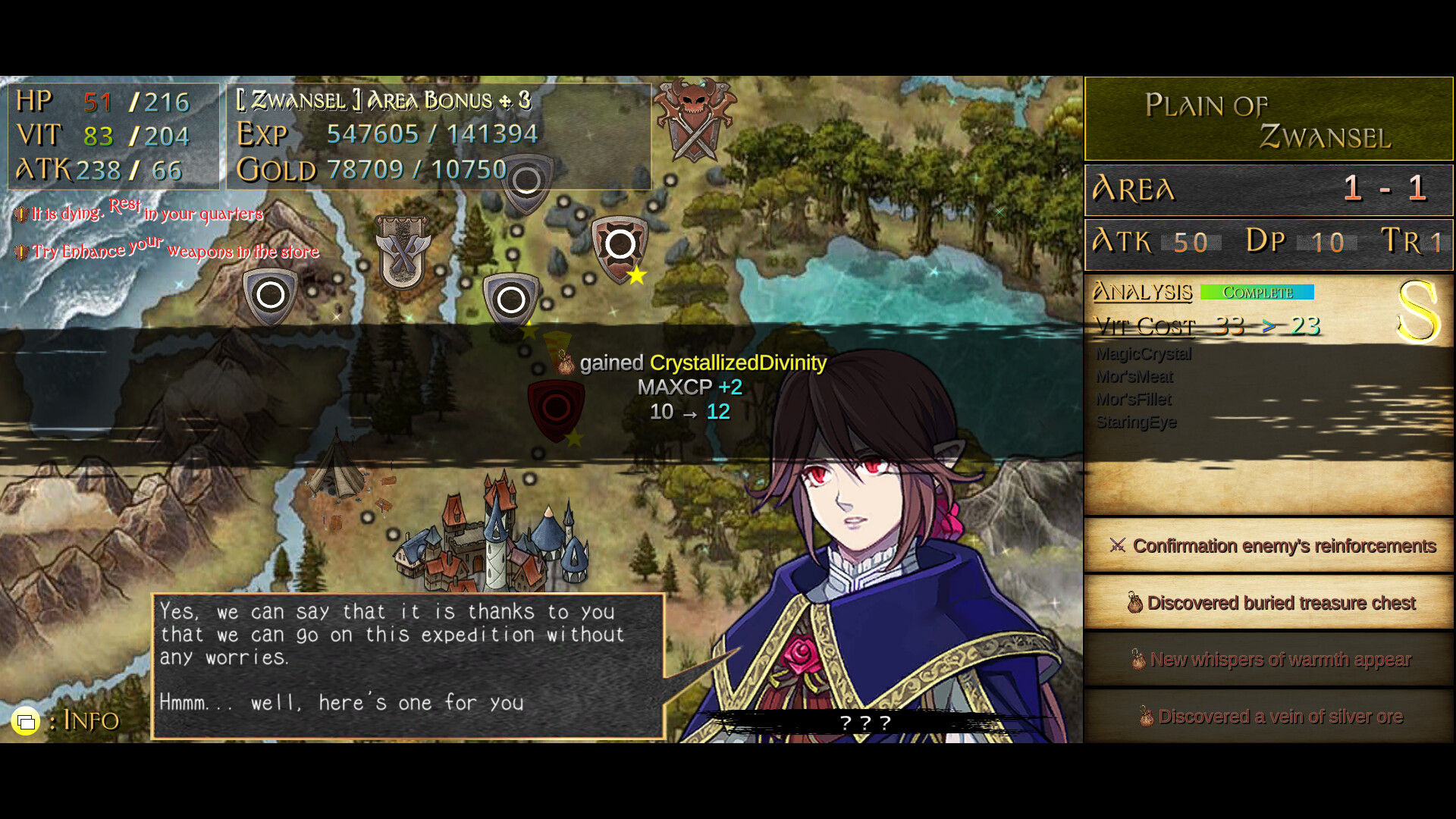The image size is (1456, 819).
Task: Click the Plain of Zwansel area title
Action: click(1268, 120)
